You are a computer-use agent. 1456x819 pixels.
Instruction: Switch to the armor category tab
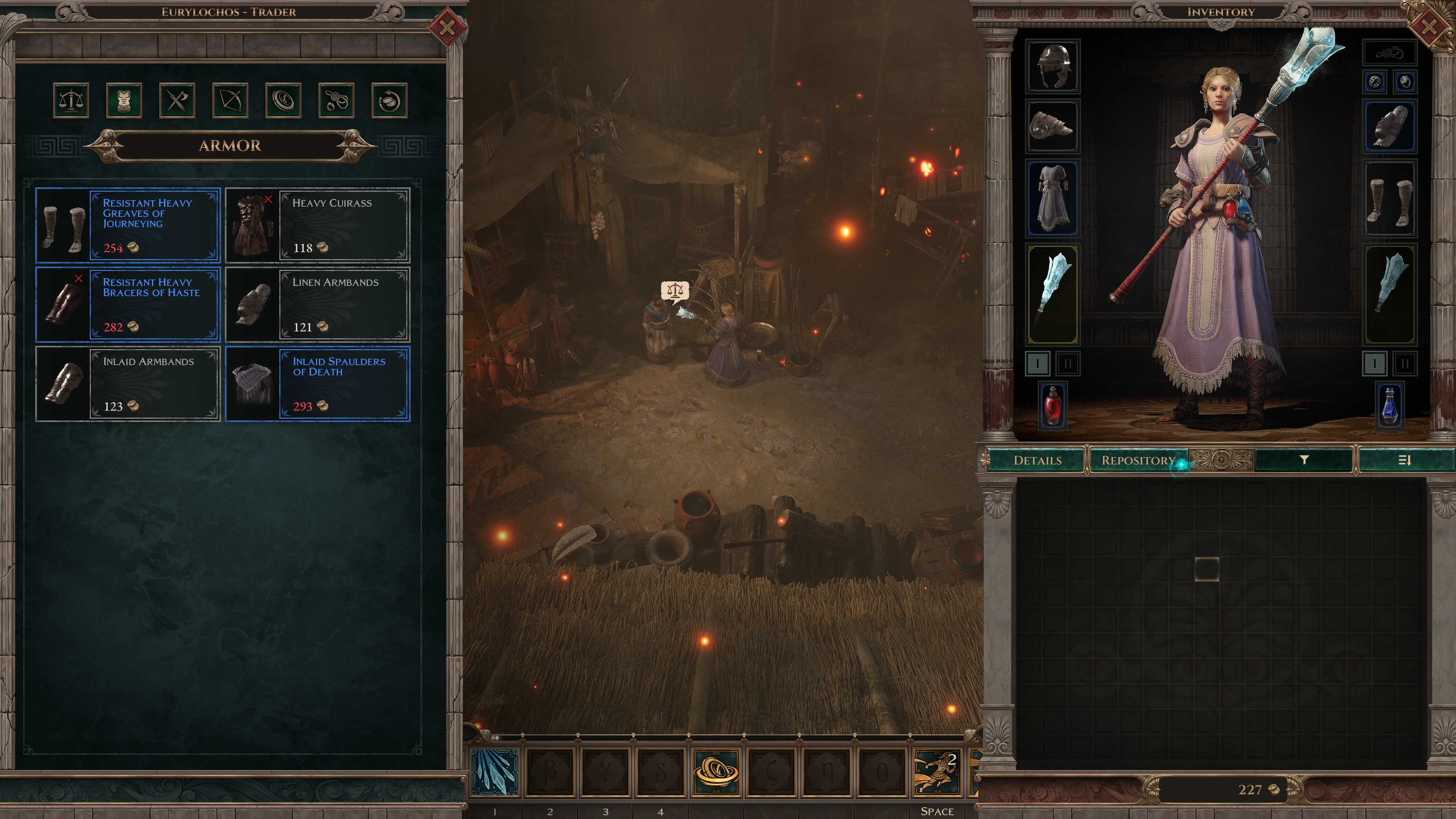[124, 101]
